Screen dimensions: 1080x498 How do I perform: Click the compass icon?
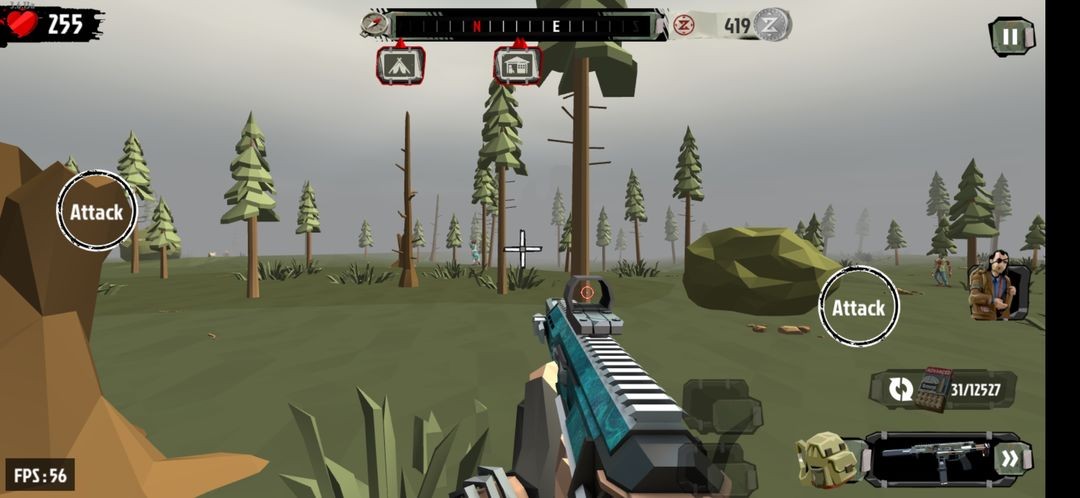pos(374,24)
